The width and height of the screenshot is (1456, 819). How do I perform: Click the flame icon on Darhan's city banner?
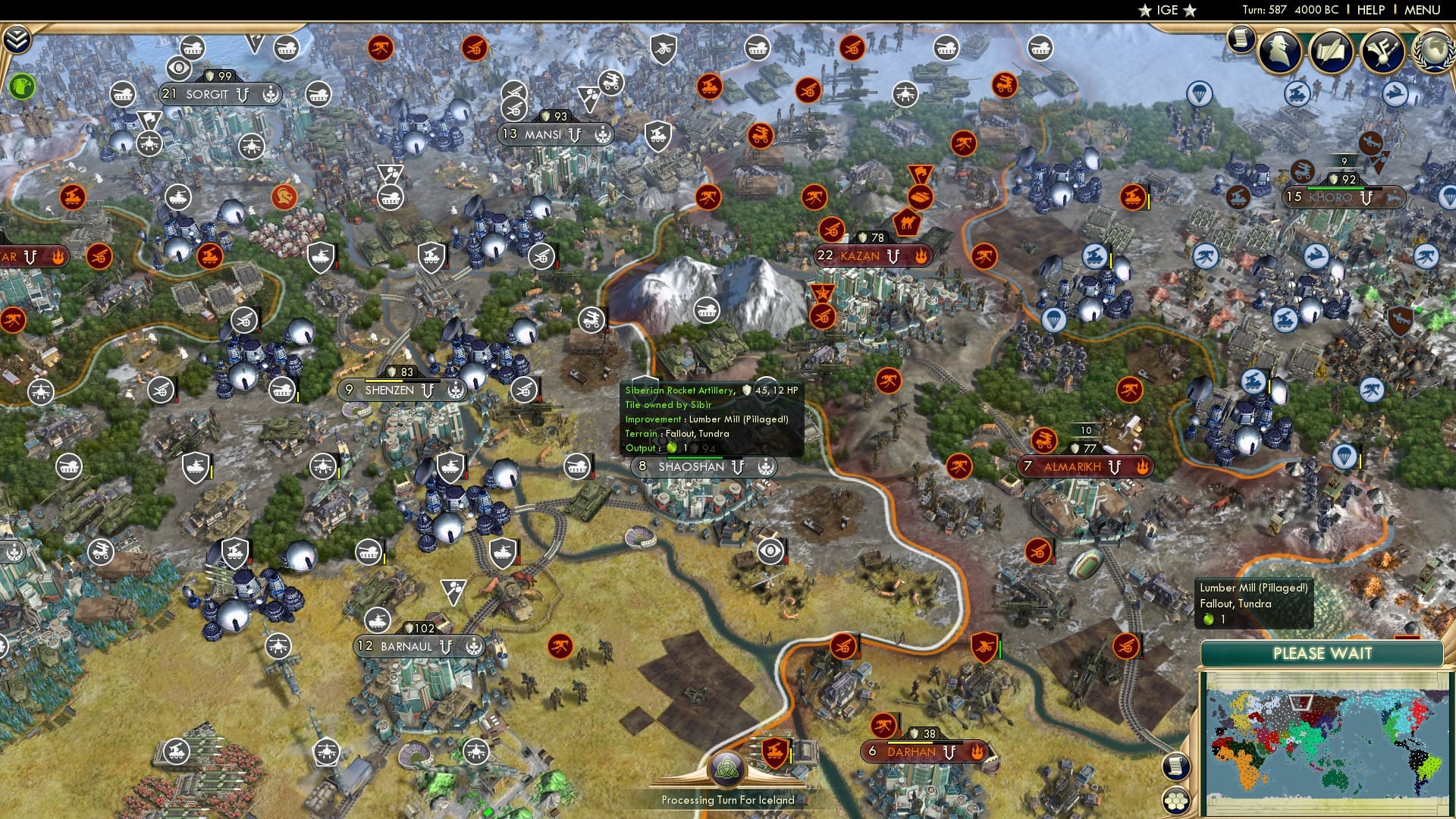[977, 753]
